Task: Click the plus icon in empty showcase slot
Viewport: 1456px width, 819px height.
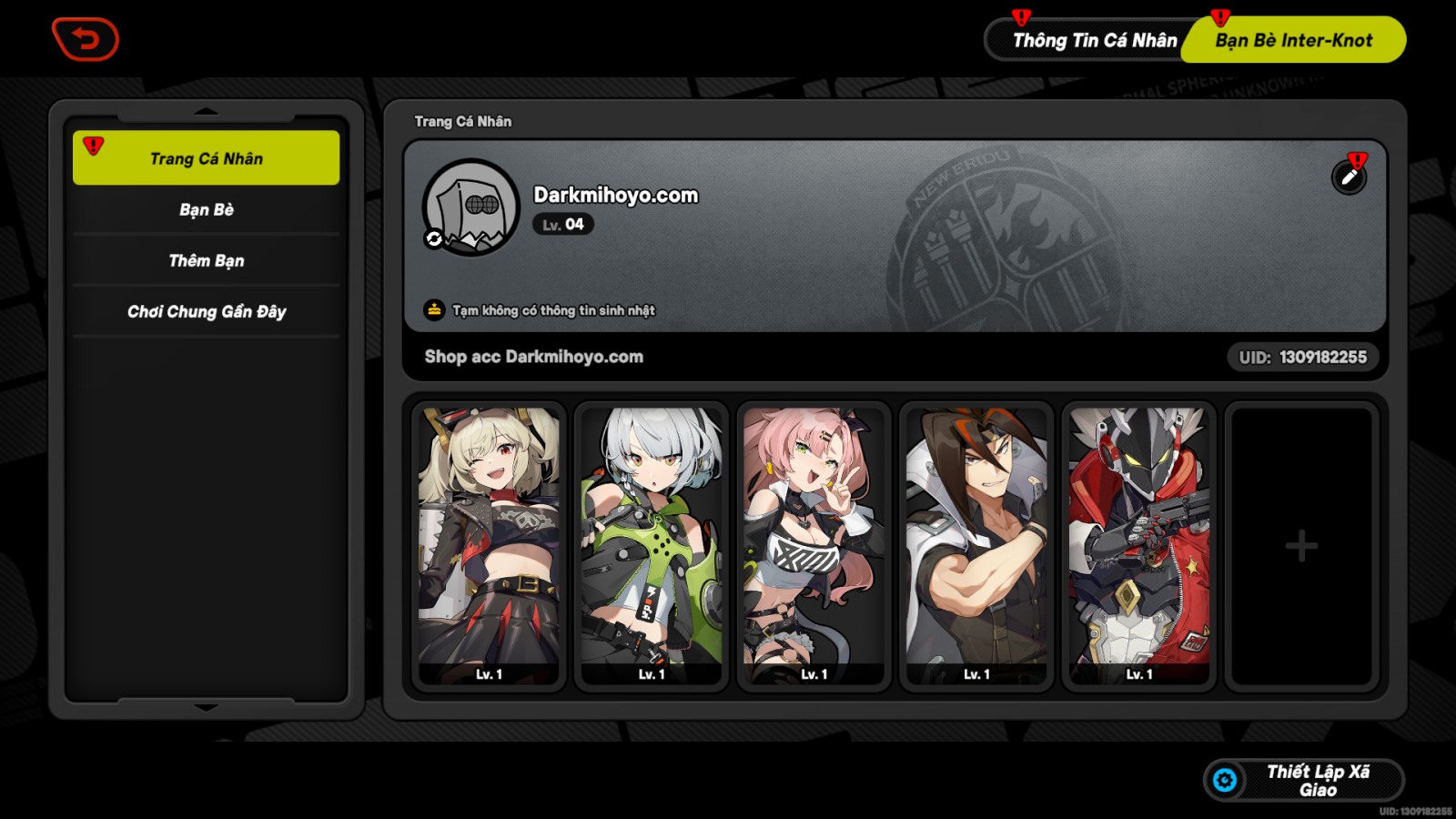Action: [x=1301, y=544]
